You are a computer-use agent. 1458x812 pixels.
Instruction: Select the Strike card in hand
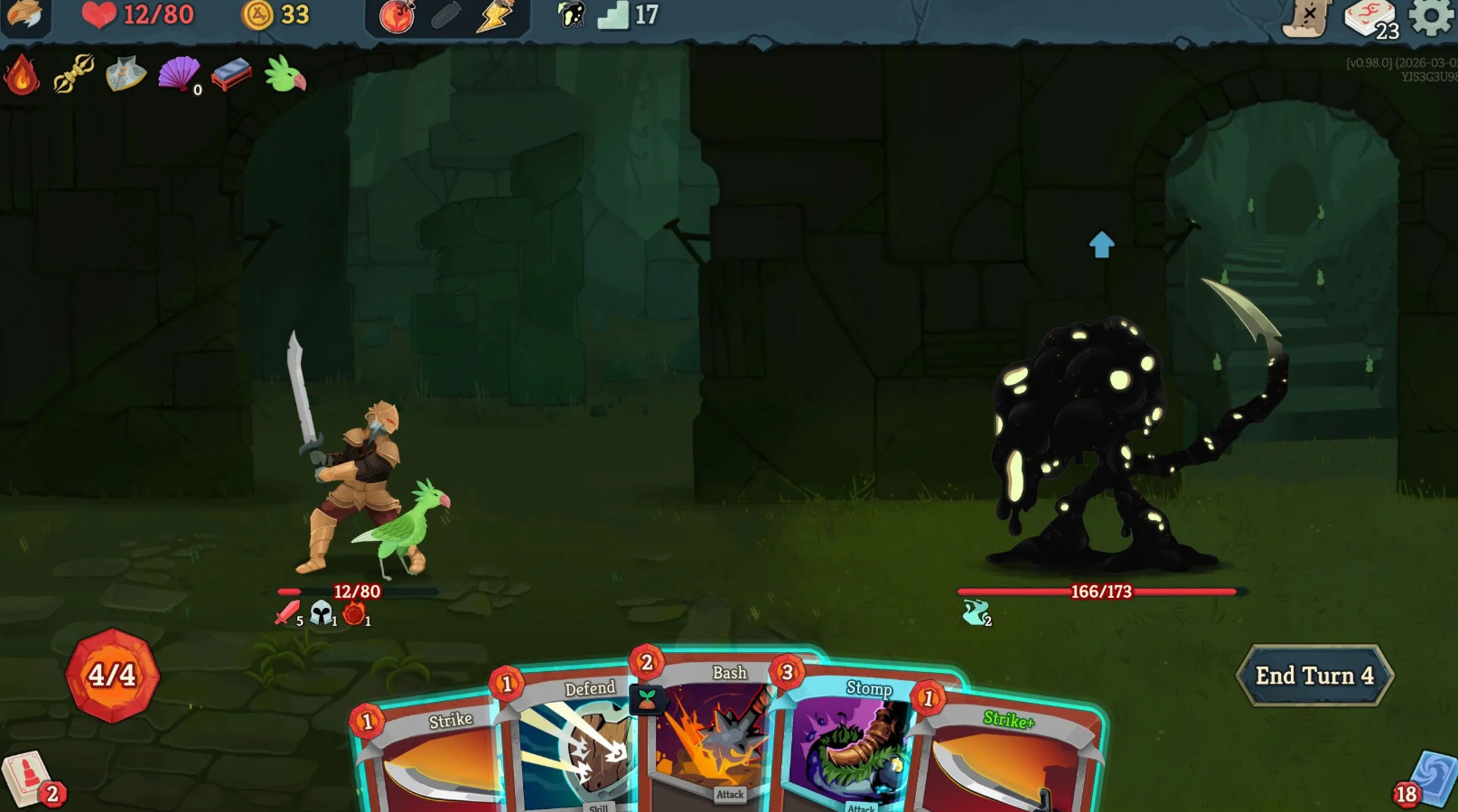tap(434, 759)
